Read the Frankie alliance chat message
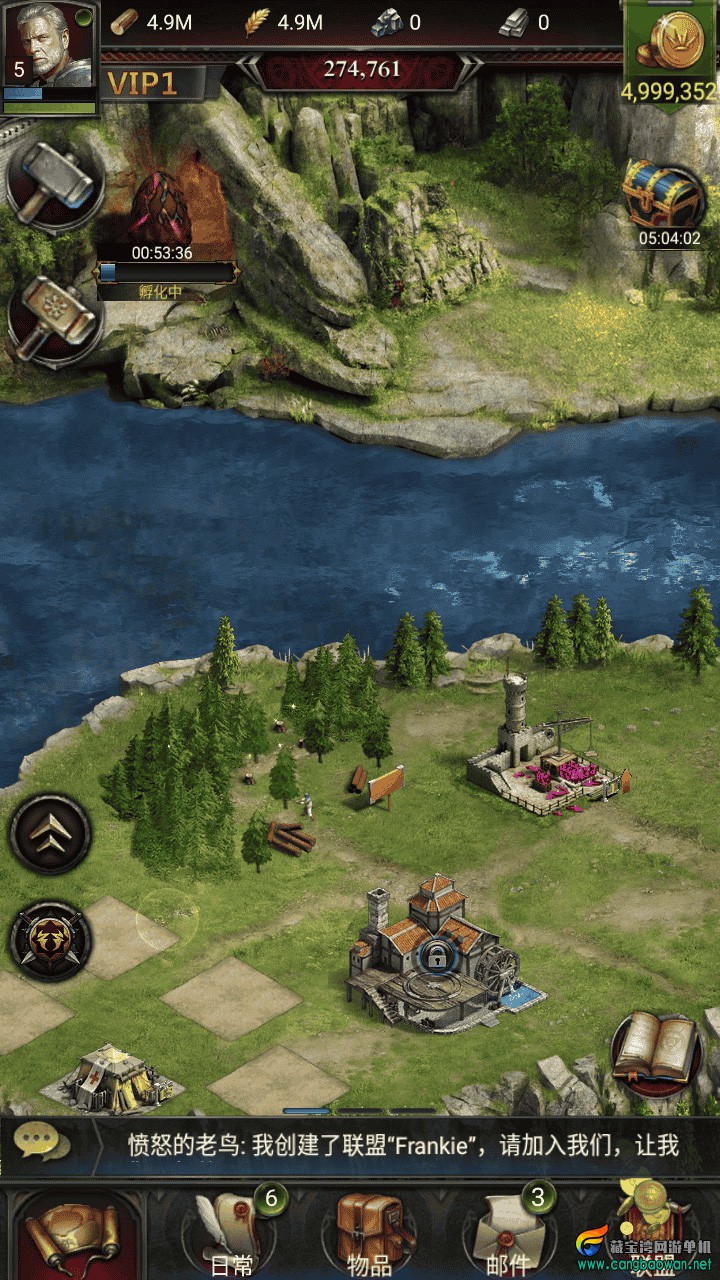The image size is (720, 1280). pos(400,1145)
